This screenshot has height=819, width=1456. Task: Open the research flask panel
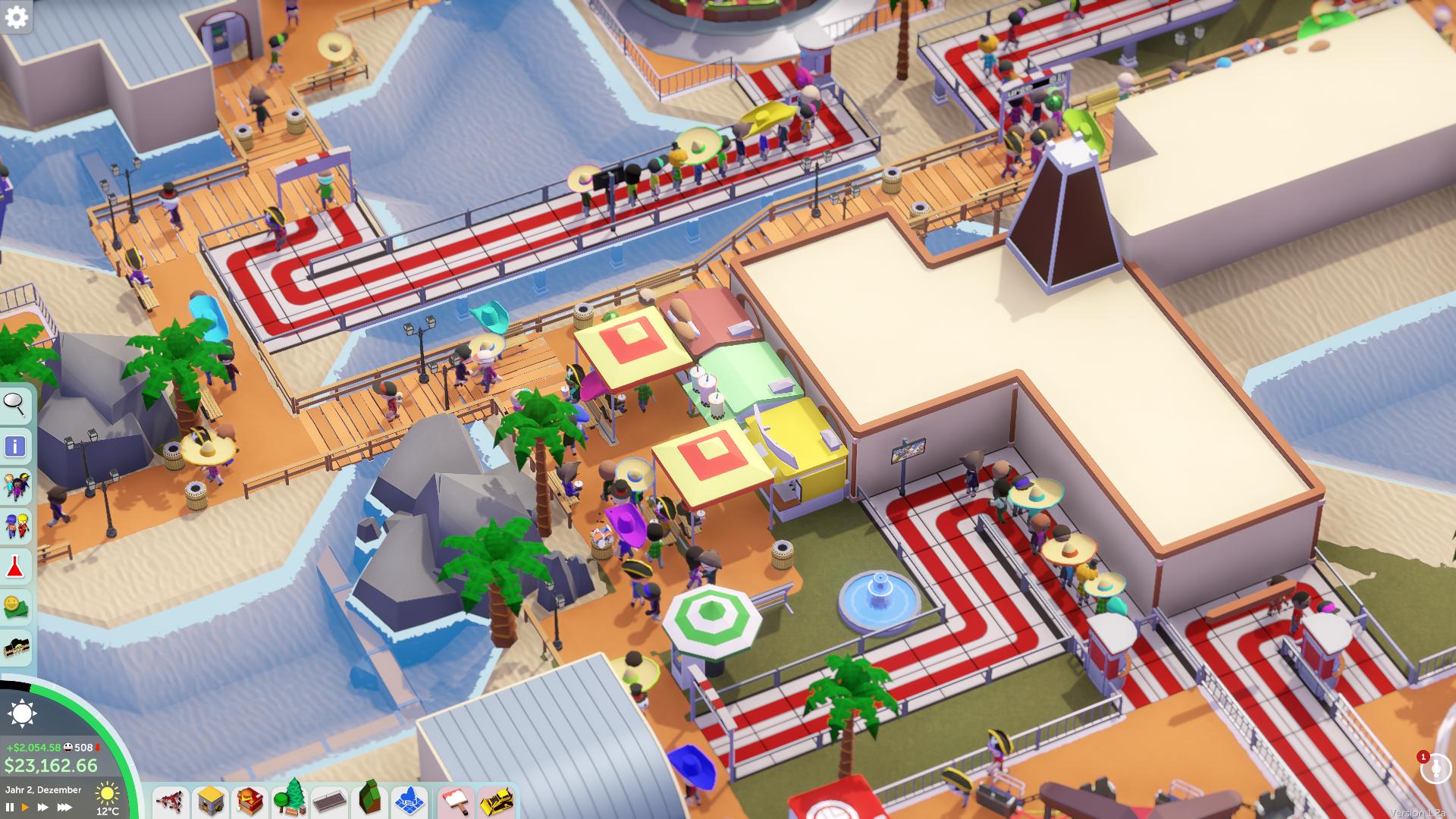(x=15, y=566)
